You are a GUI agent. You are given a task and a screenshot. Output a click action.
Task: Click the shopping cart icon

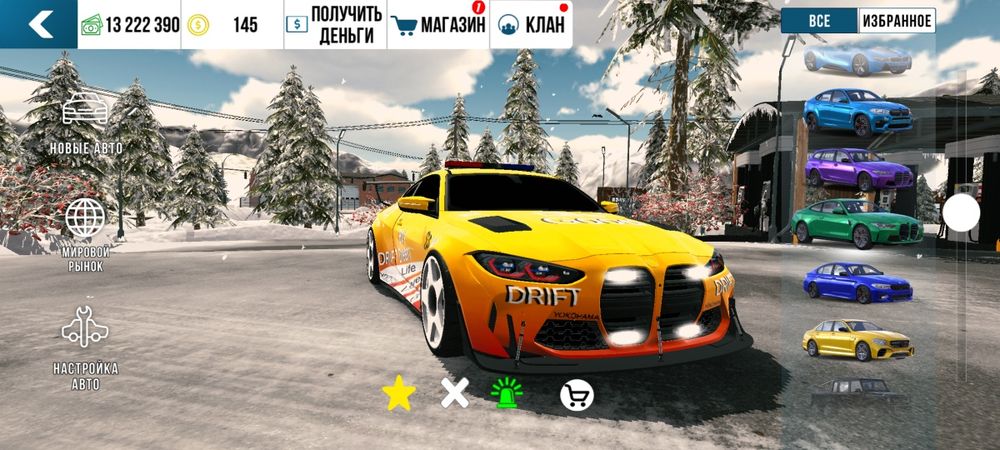tap(576, 396)
